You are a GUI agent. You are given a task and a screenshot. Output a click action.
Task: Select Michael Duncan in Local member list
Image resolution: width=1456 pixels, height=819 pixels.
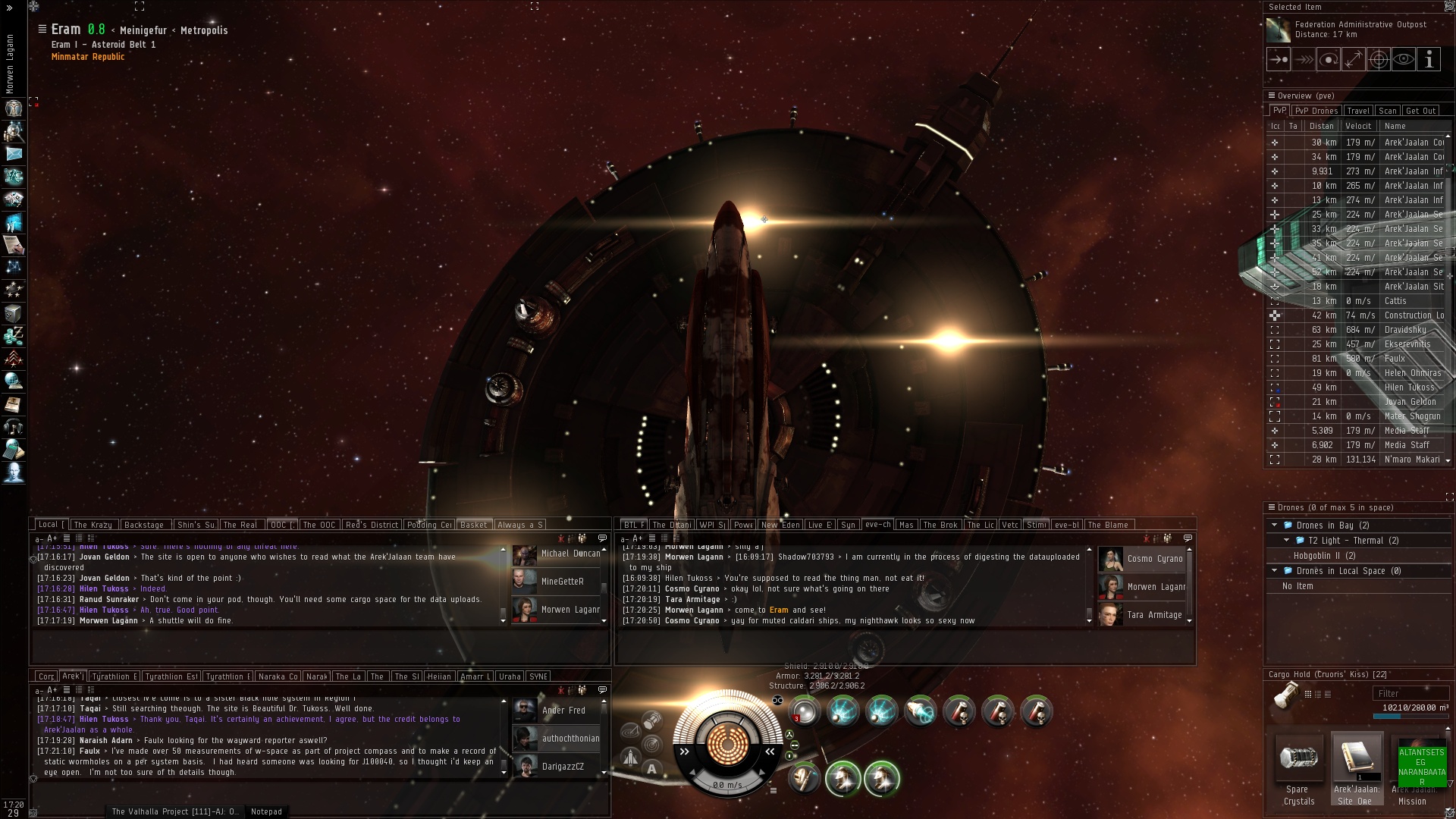570,554
